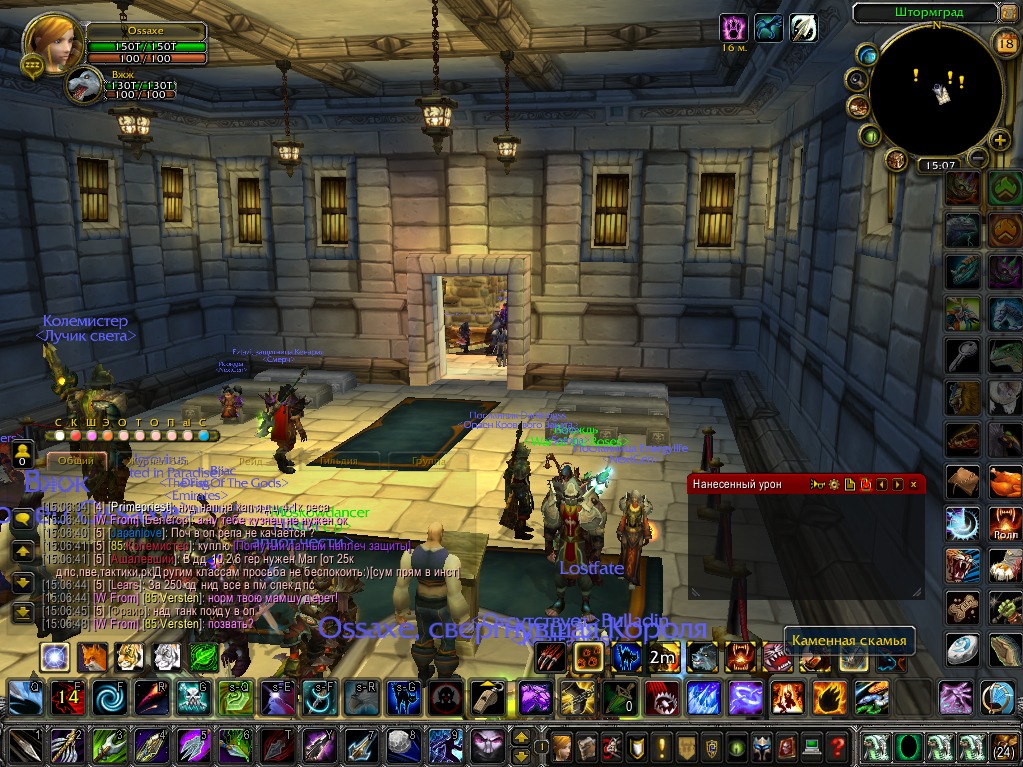Activate the white skull ability icon

(443, 697)
